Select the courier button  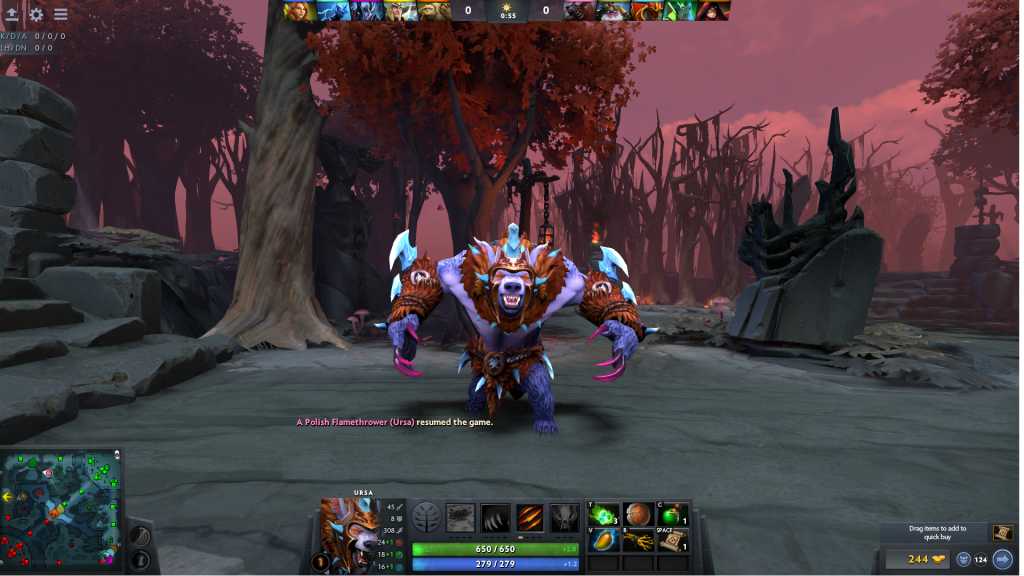click(x=964, y=560)
